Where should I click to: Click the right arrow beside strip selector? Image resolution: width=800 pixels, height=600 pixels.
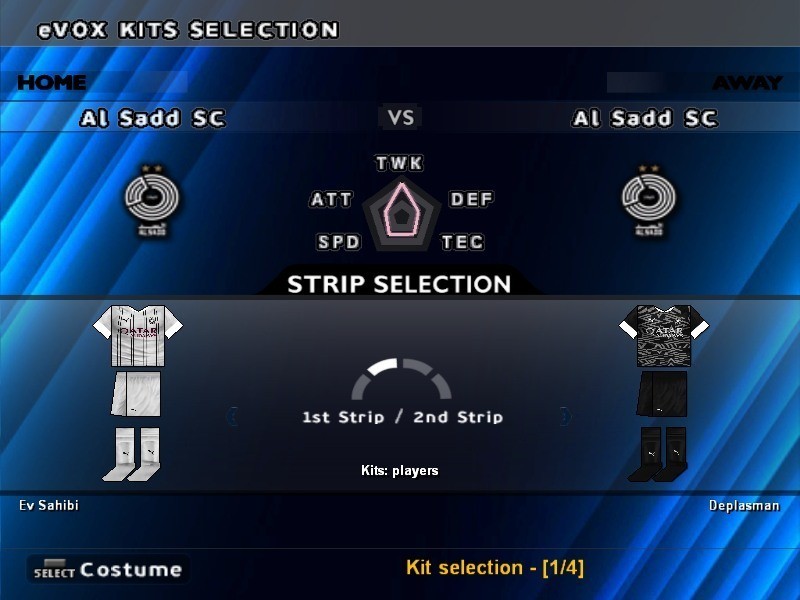(566, 416)
